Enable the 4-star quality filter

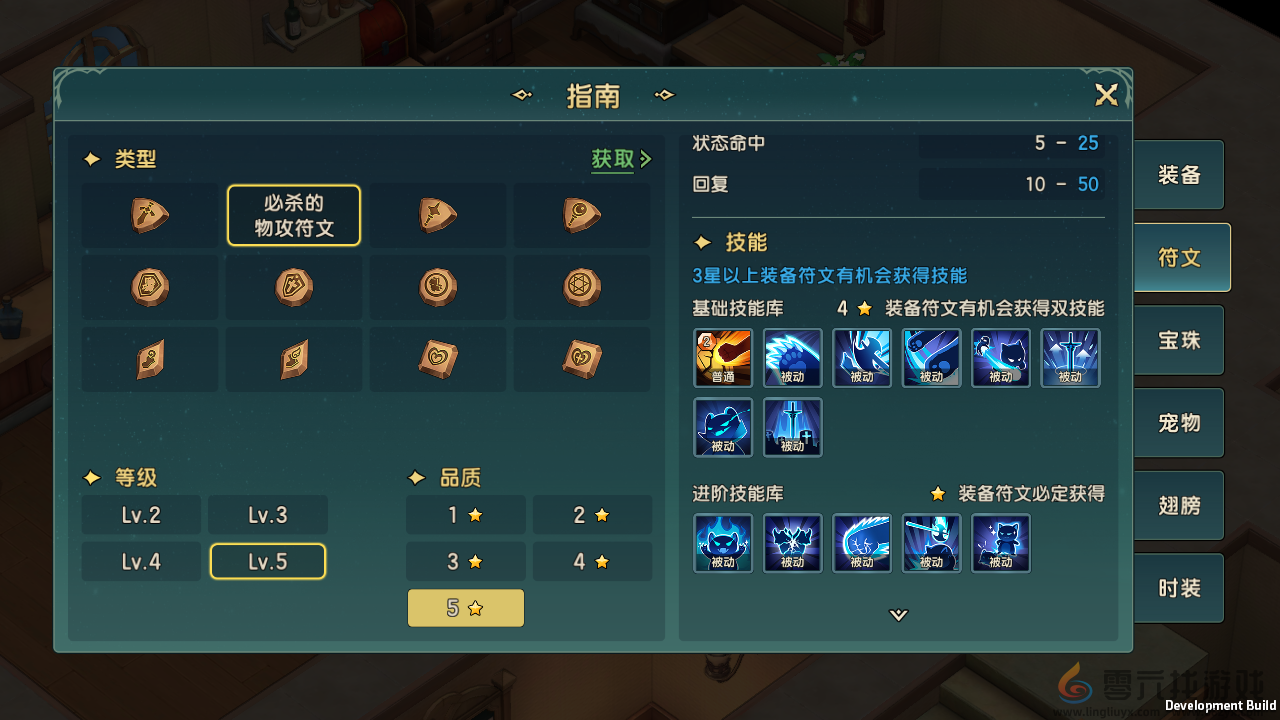(x=592, y=561)
